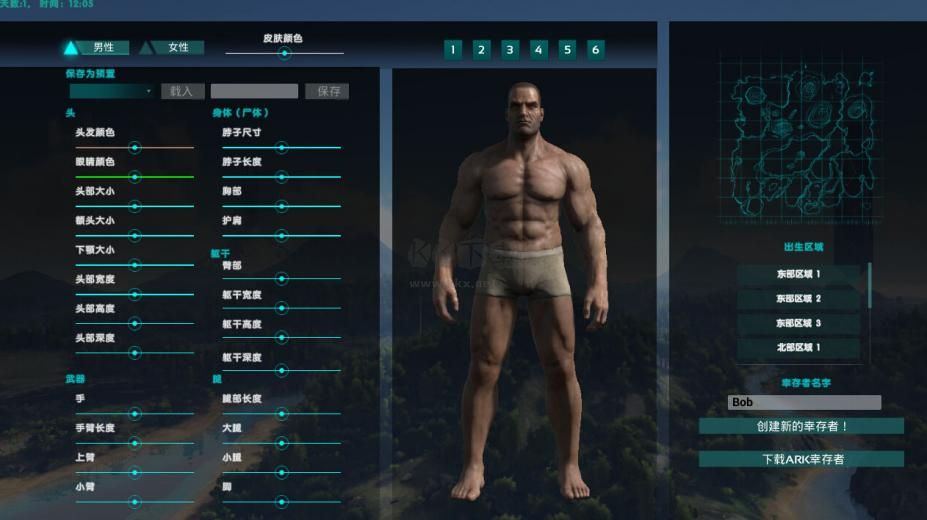
Task: Choose the 女性 gender option
Action: click(171, 47)
